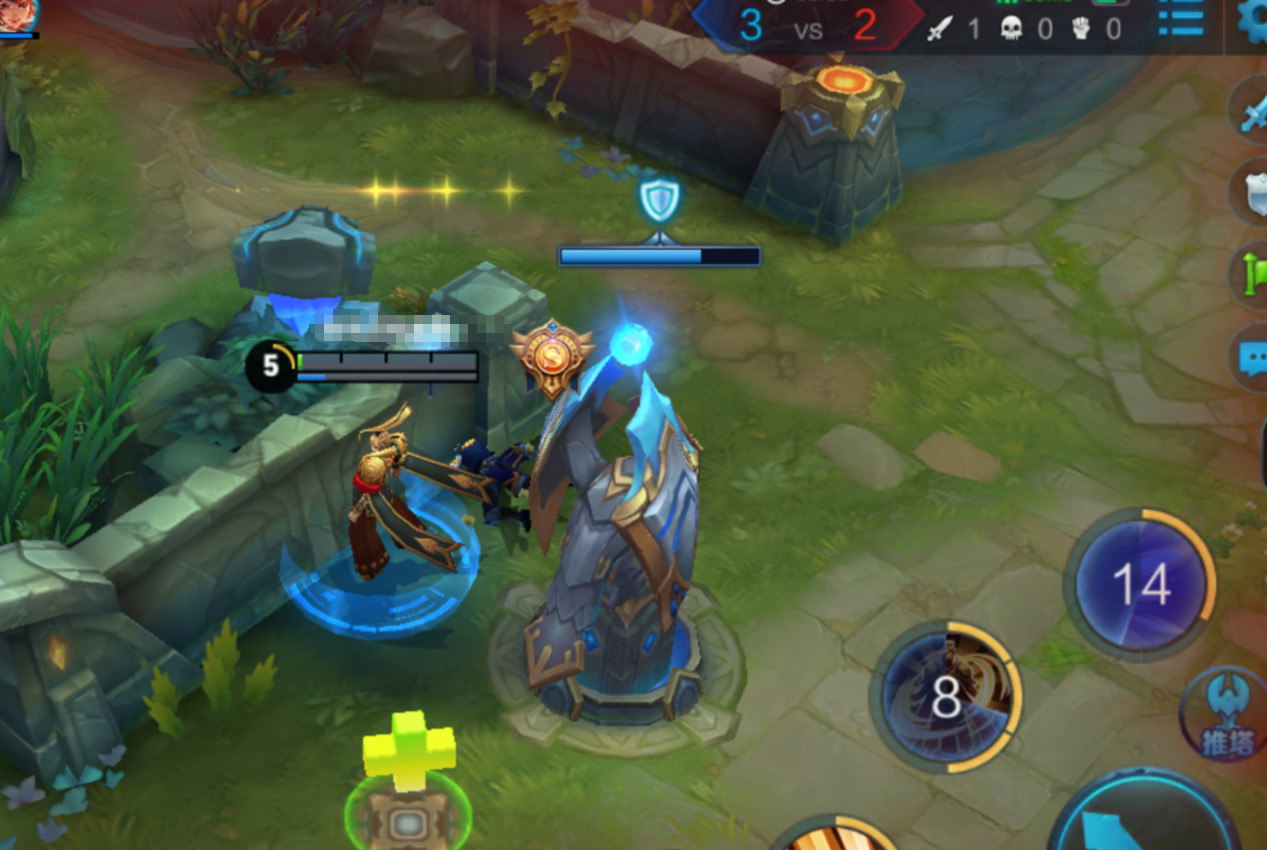Open the scoreboard list icon
The width and height of the screenshot is (1267, 850).
pyautogui.click(x=1180, y=18)
